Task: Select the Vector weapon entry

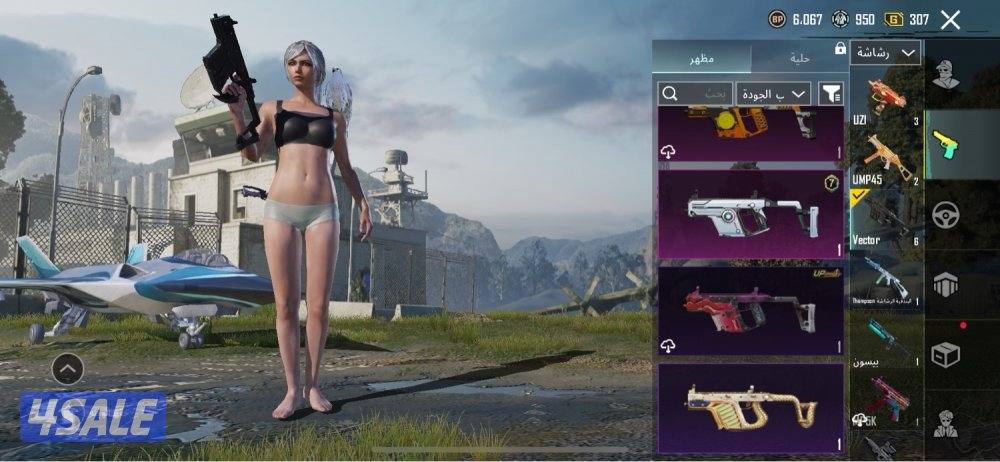Action: [x=886, y=220]
